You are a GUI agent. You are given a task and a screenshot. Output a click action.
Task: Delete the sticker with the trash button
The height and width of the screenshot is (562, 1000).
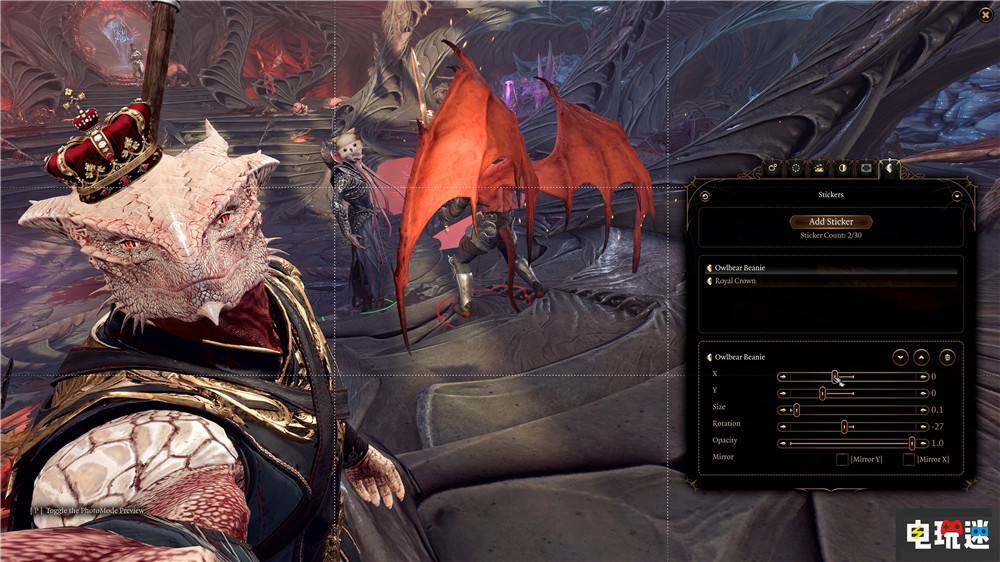(947, 357)
